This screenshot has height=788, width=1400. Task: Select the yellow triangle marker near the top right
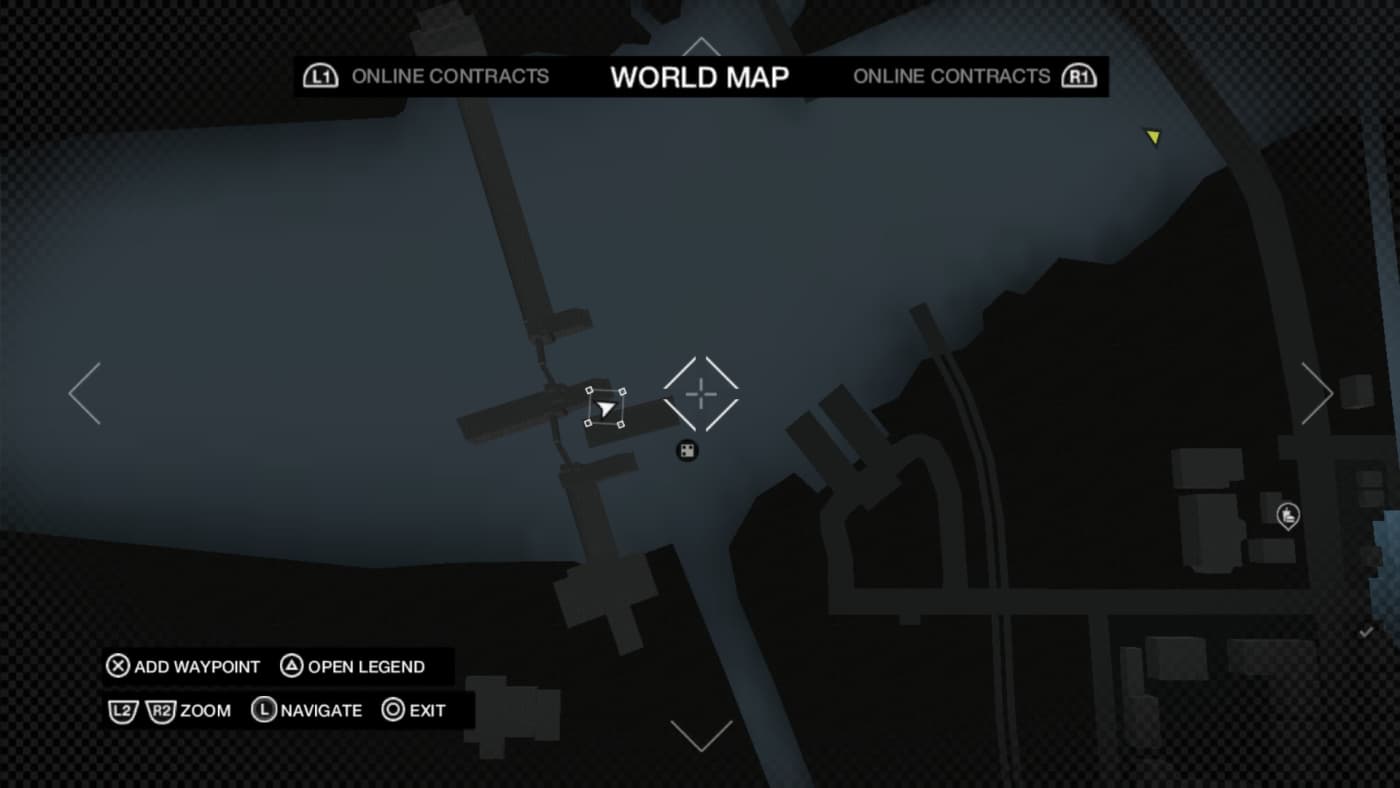[1154, 137]
